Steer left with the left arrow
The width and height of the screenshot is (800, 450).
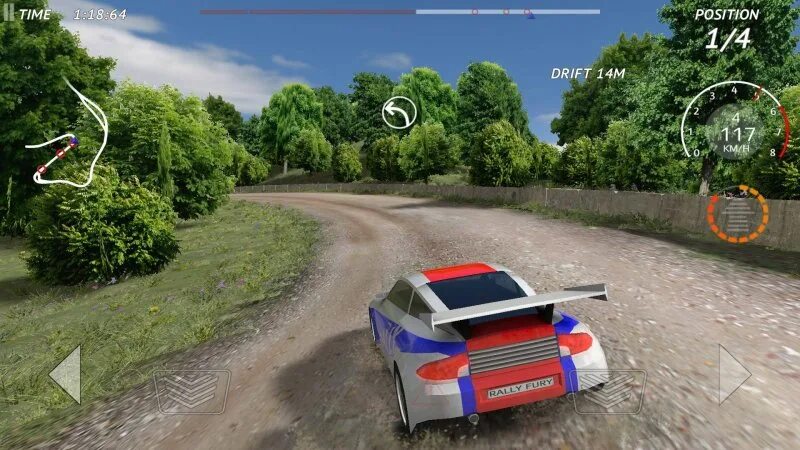66,375
